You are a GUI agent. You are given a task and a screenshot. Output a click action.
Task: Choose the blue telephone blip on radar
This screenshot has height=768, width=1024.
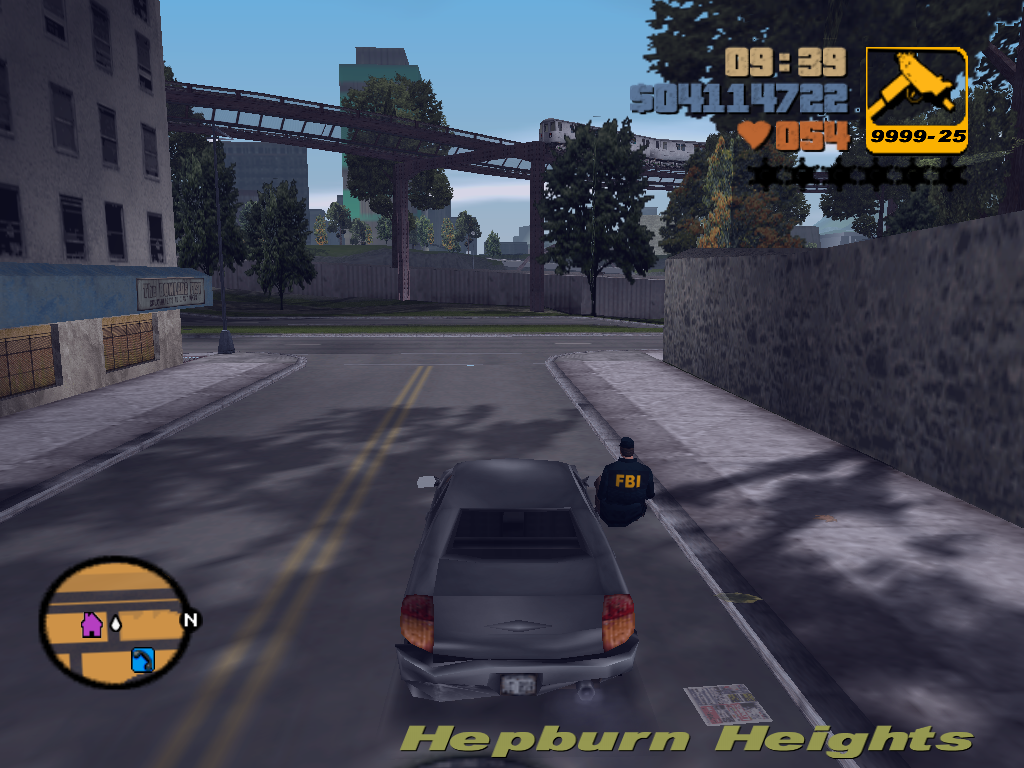[143, 660]
